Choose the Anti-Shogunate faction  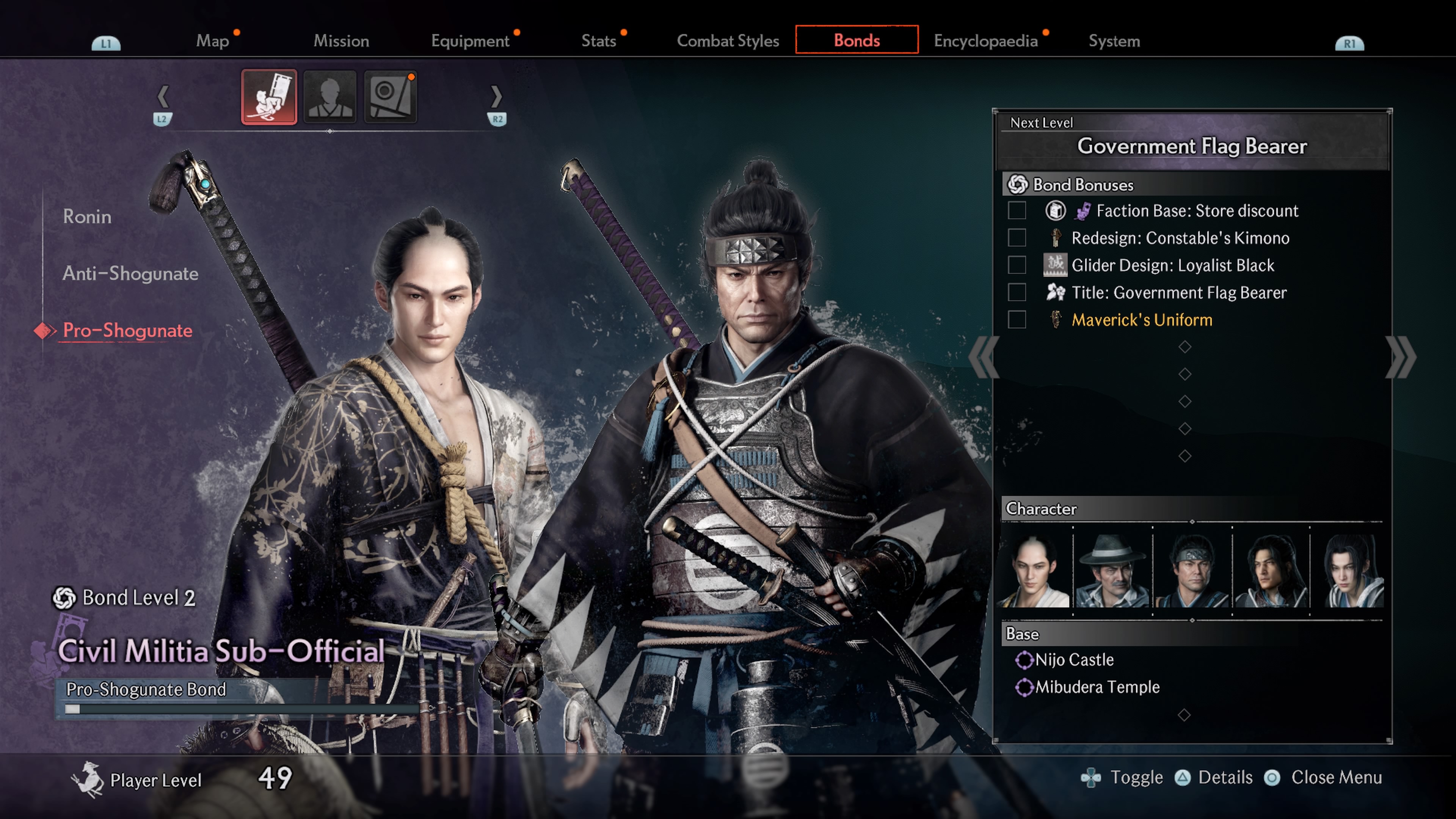click(130, 273)
